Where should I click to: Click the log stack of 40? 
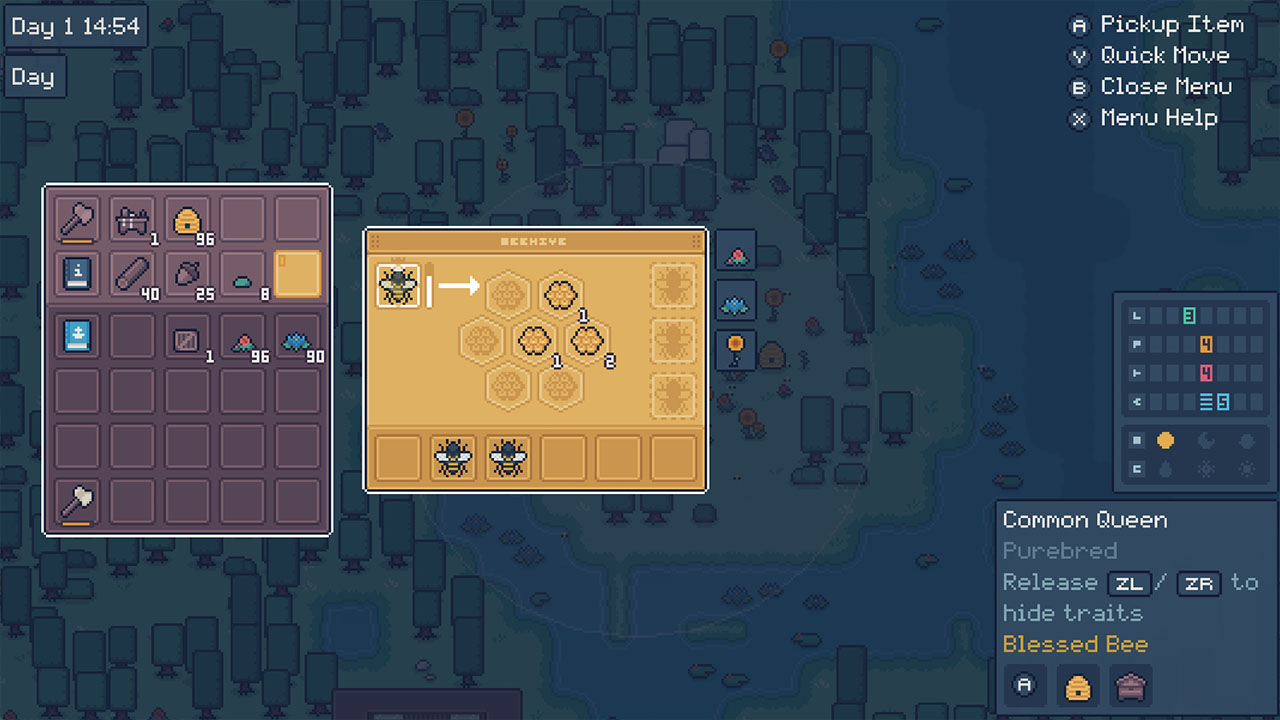[132, 275]
